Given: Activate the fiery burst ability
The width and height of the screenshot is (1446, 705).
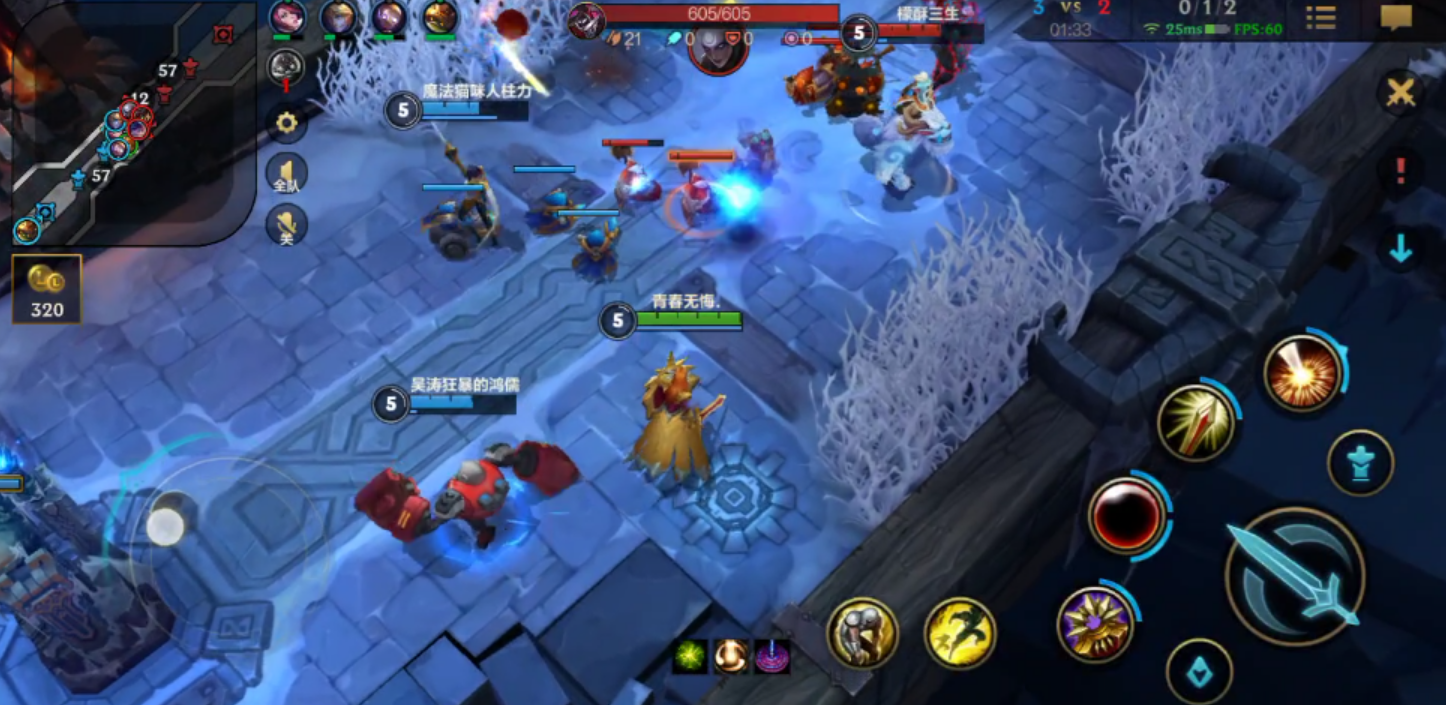Looking at the screenshot, I should 1302,372.
